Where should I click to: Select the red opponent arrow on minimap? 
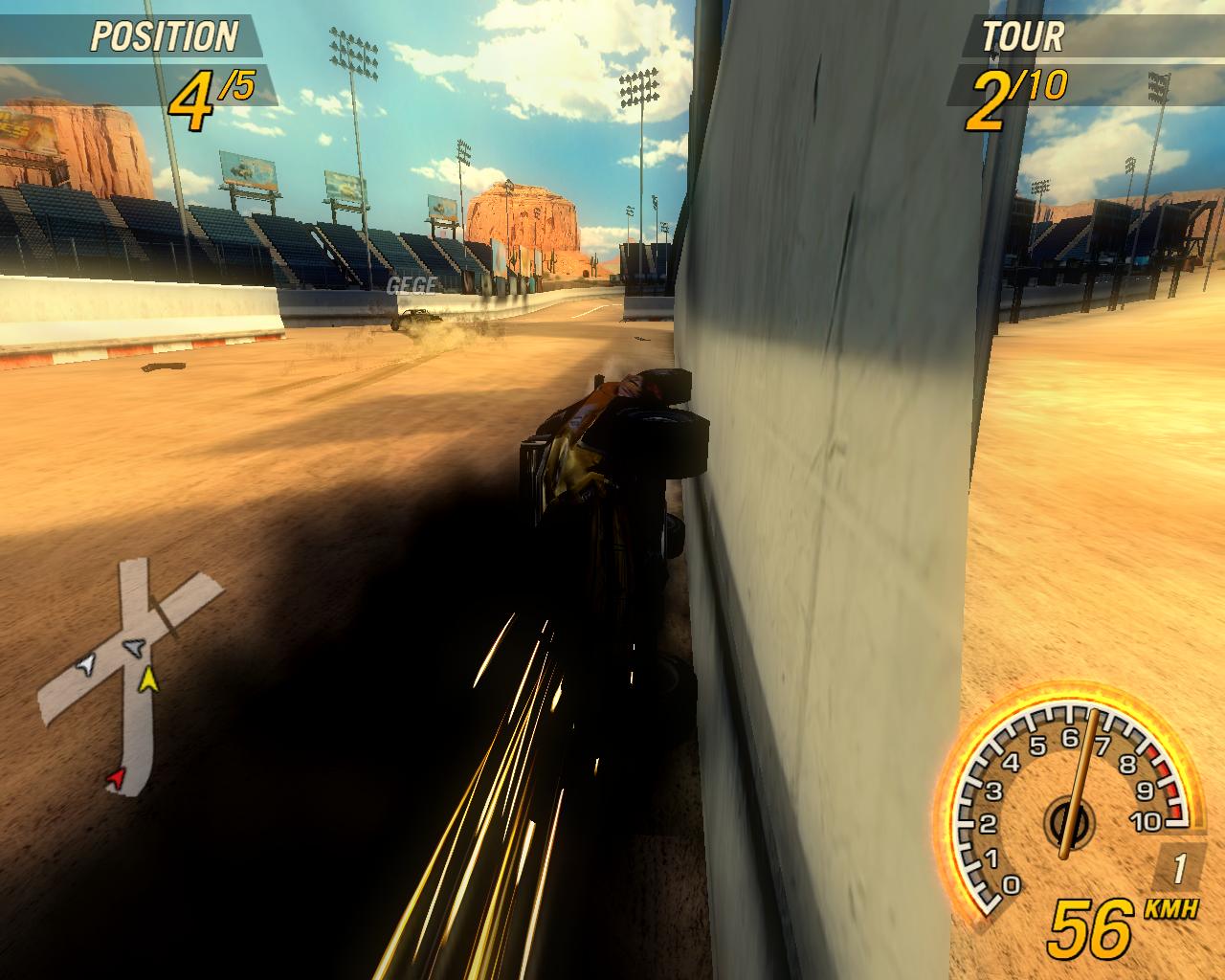tap(116, 779)
